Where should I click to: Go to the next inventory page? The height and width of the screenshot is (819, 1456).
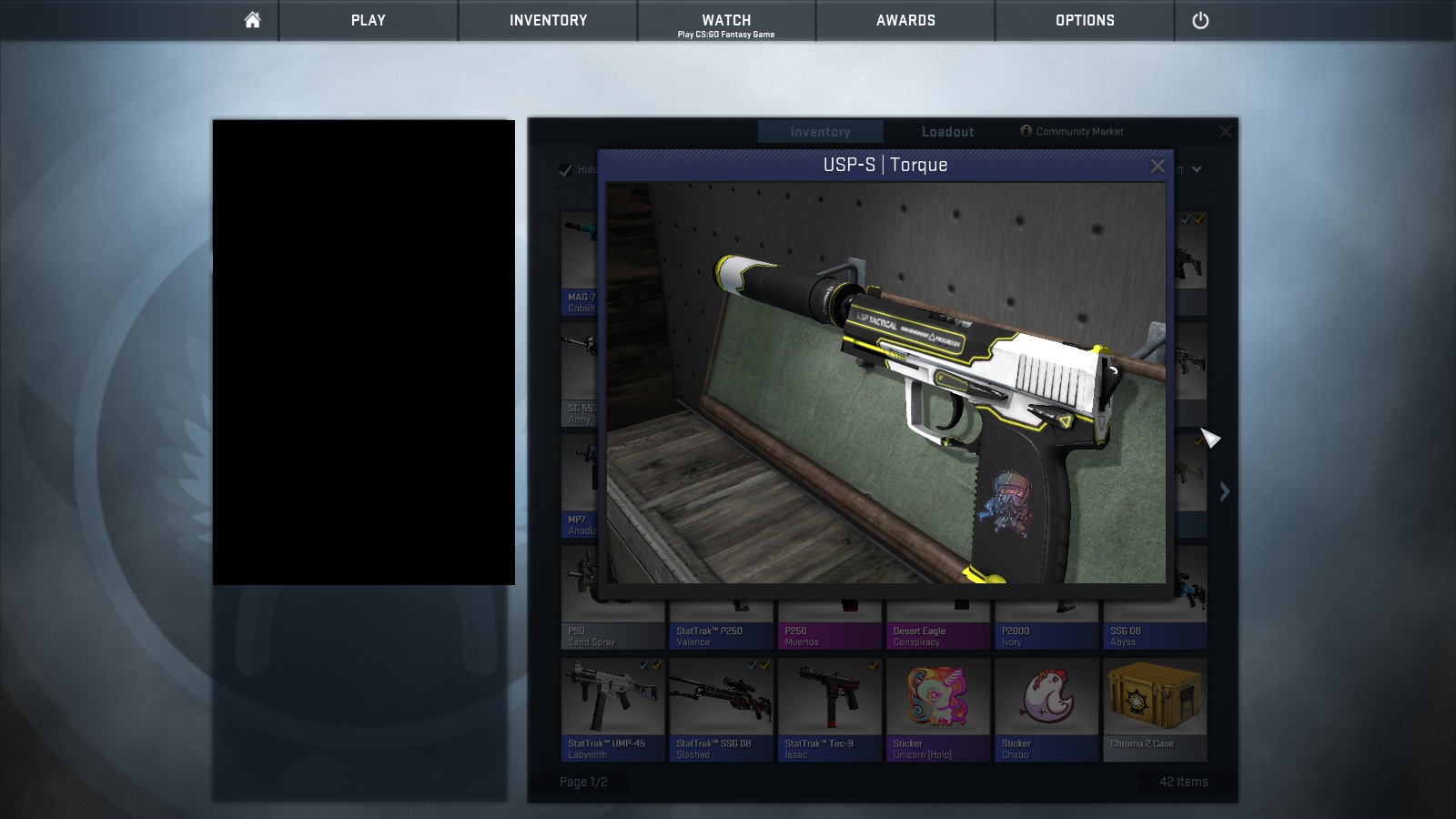click(1225, 492)
